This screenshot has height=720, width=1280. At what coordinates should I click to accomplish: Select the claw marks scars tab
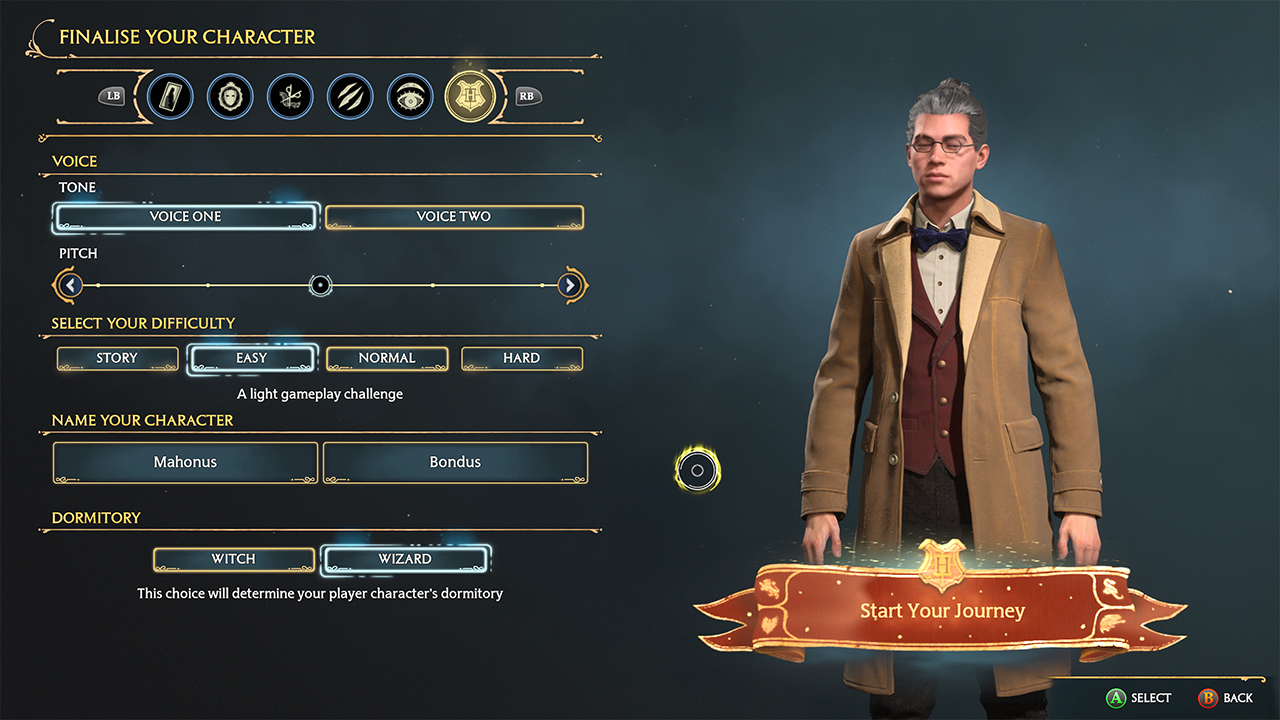tap(350, 97)
